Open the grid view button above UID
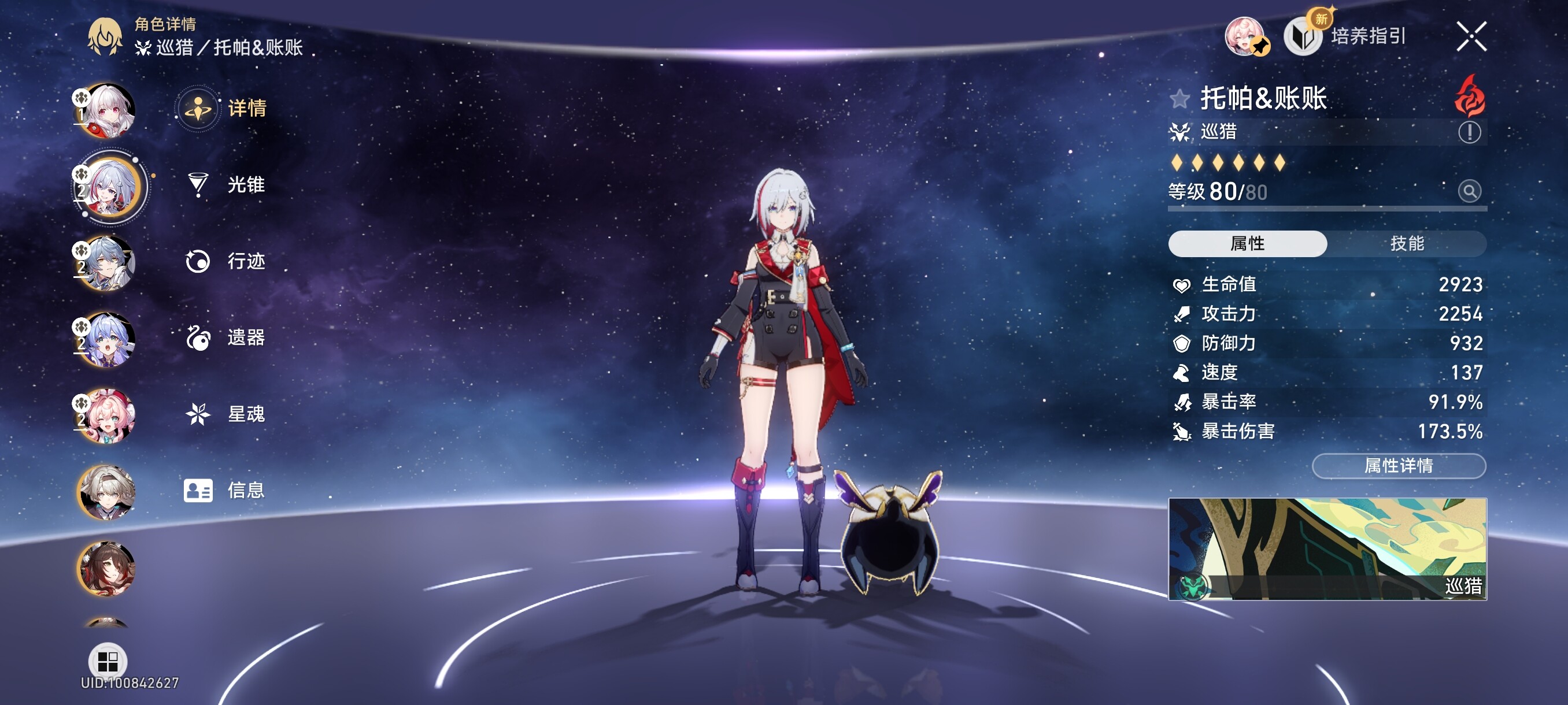Viewport: 1568px width, 705px height. [x=107, y=661]
